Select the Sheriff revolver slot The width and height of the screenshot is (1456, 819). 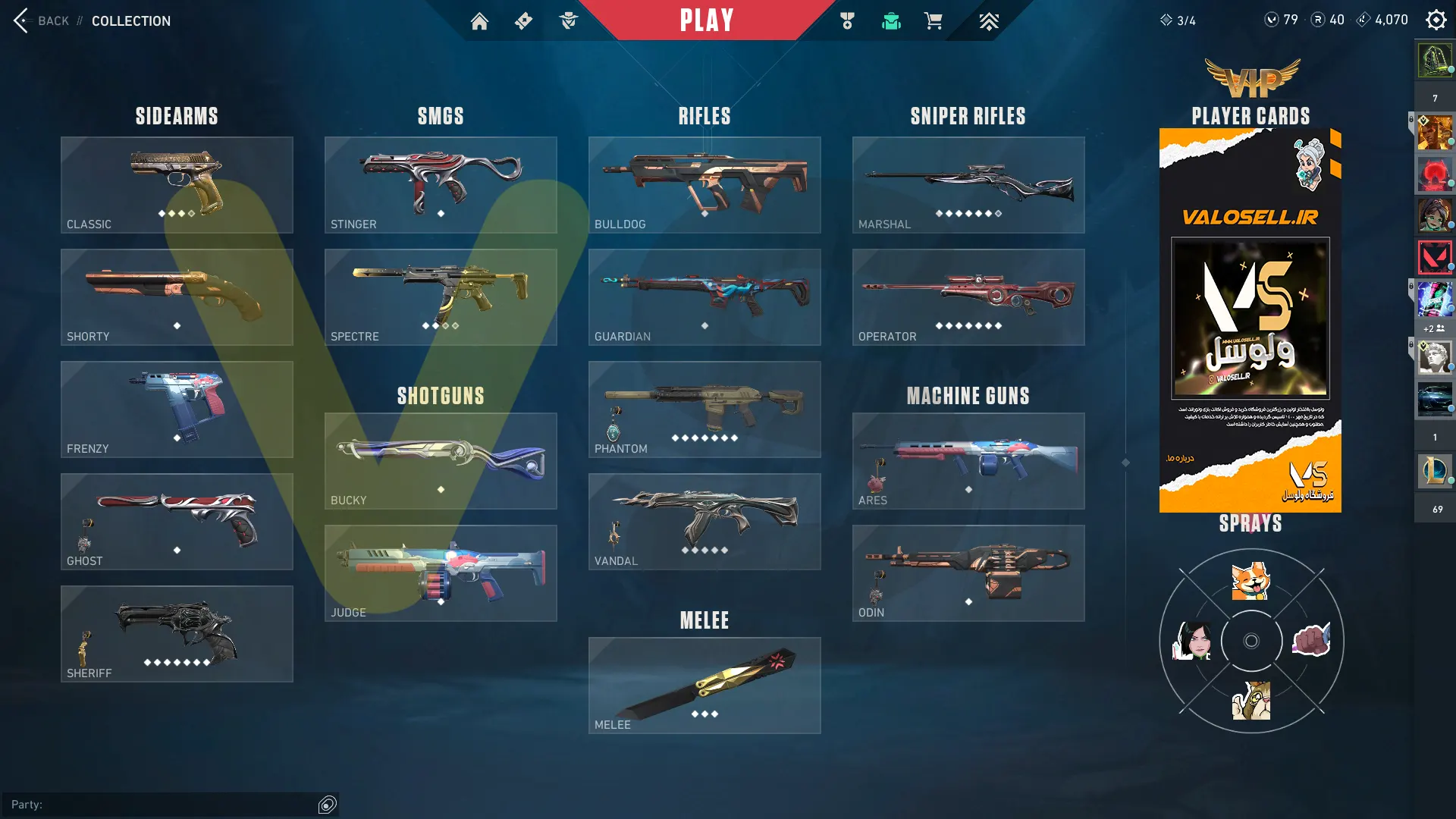177,633
